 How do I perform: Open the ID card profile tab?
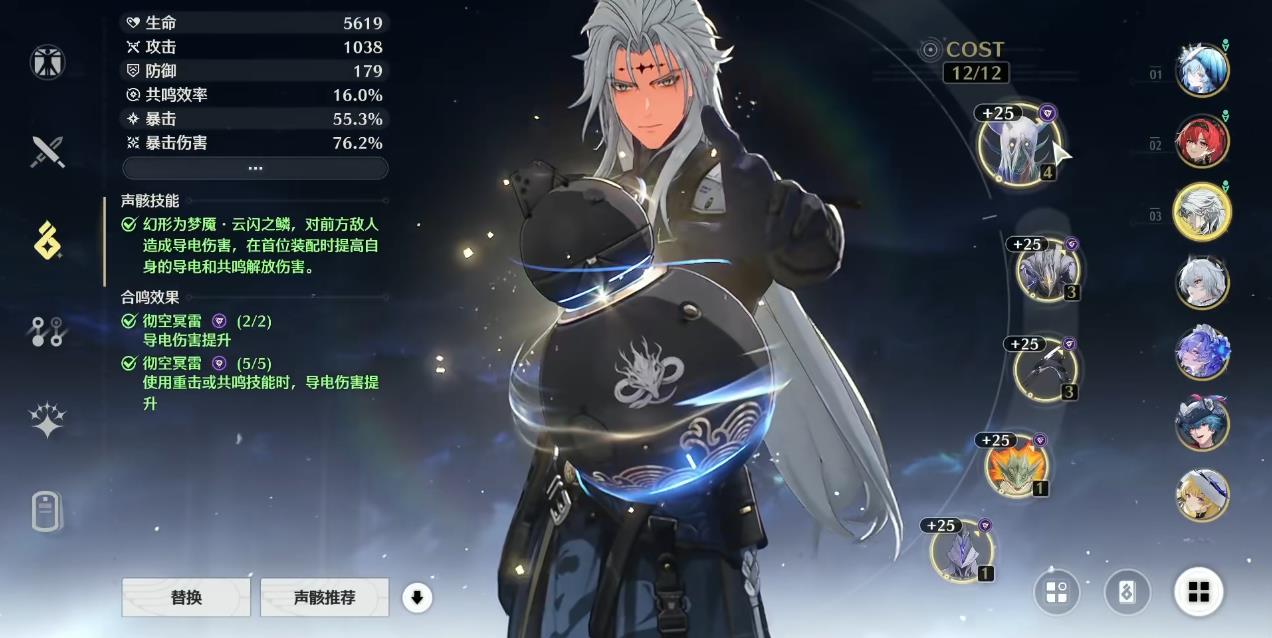point(47,511)
